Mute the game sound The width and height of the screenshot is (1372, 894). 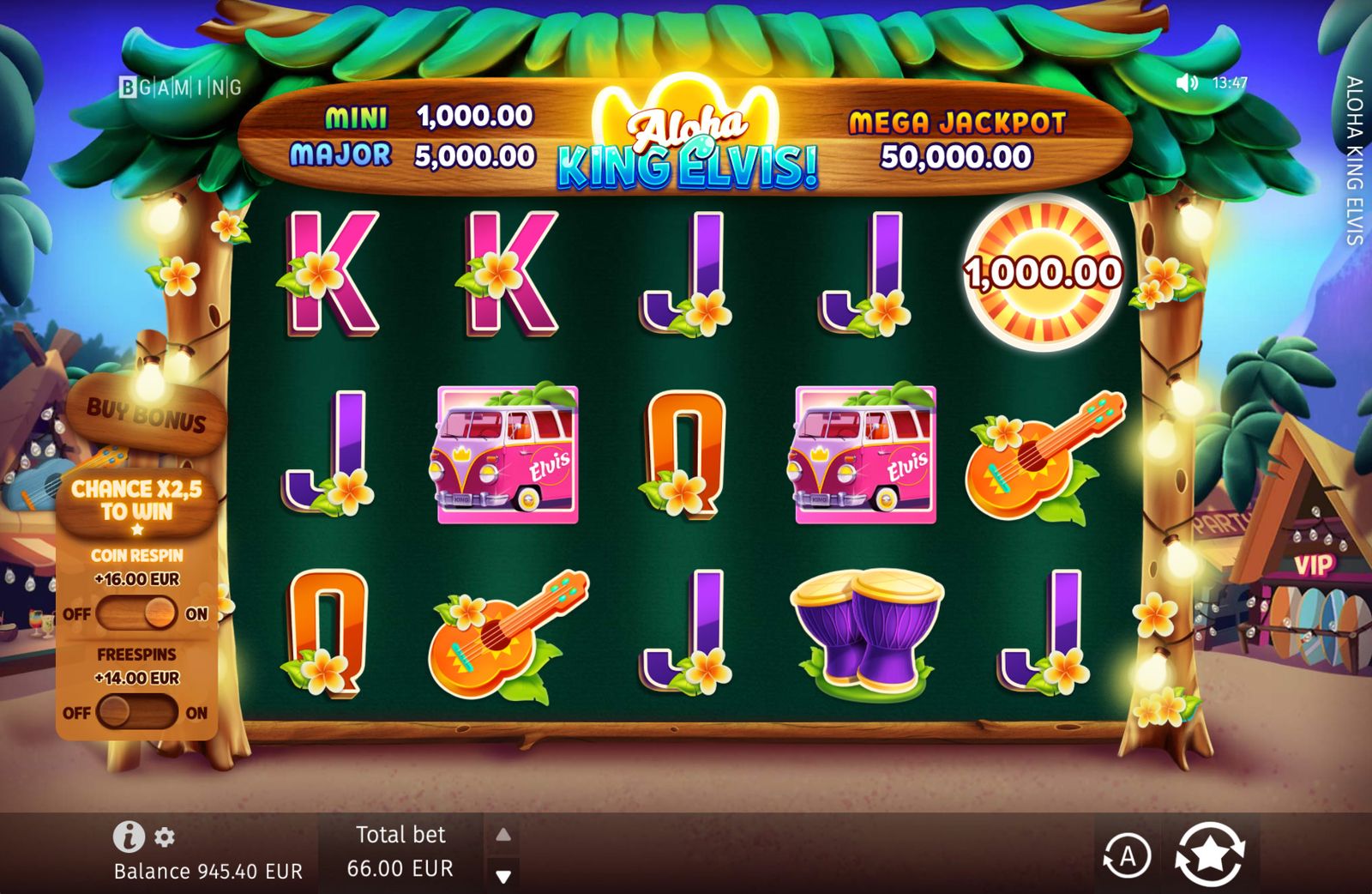(x=1186, y=83)
